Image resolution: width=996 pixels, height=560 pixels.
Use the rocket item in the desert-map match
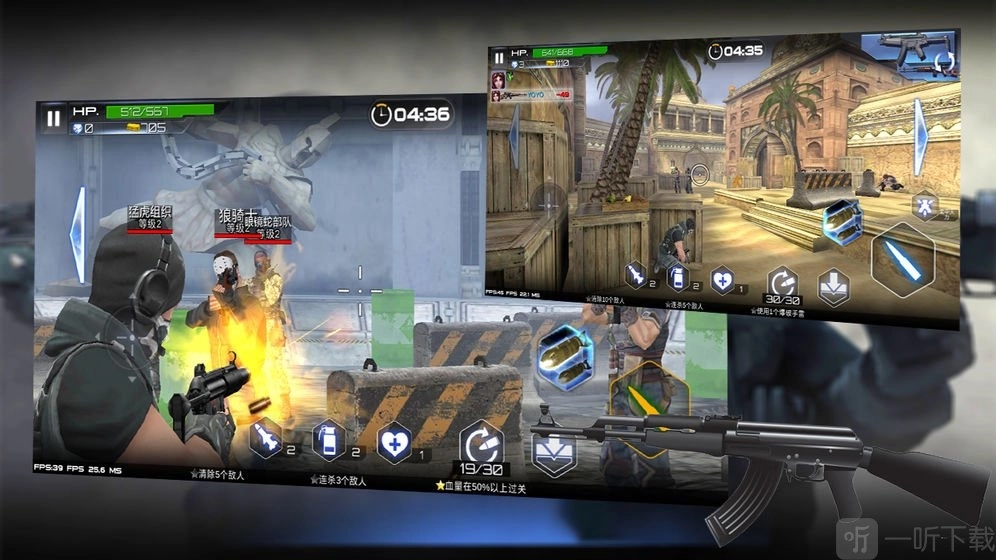point(636,272)
